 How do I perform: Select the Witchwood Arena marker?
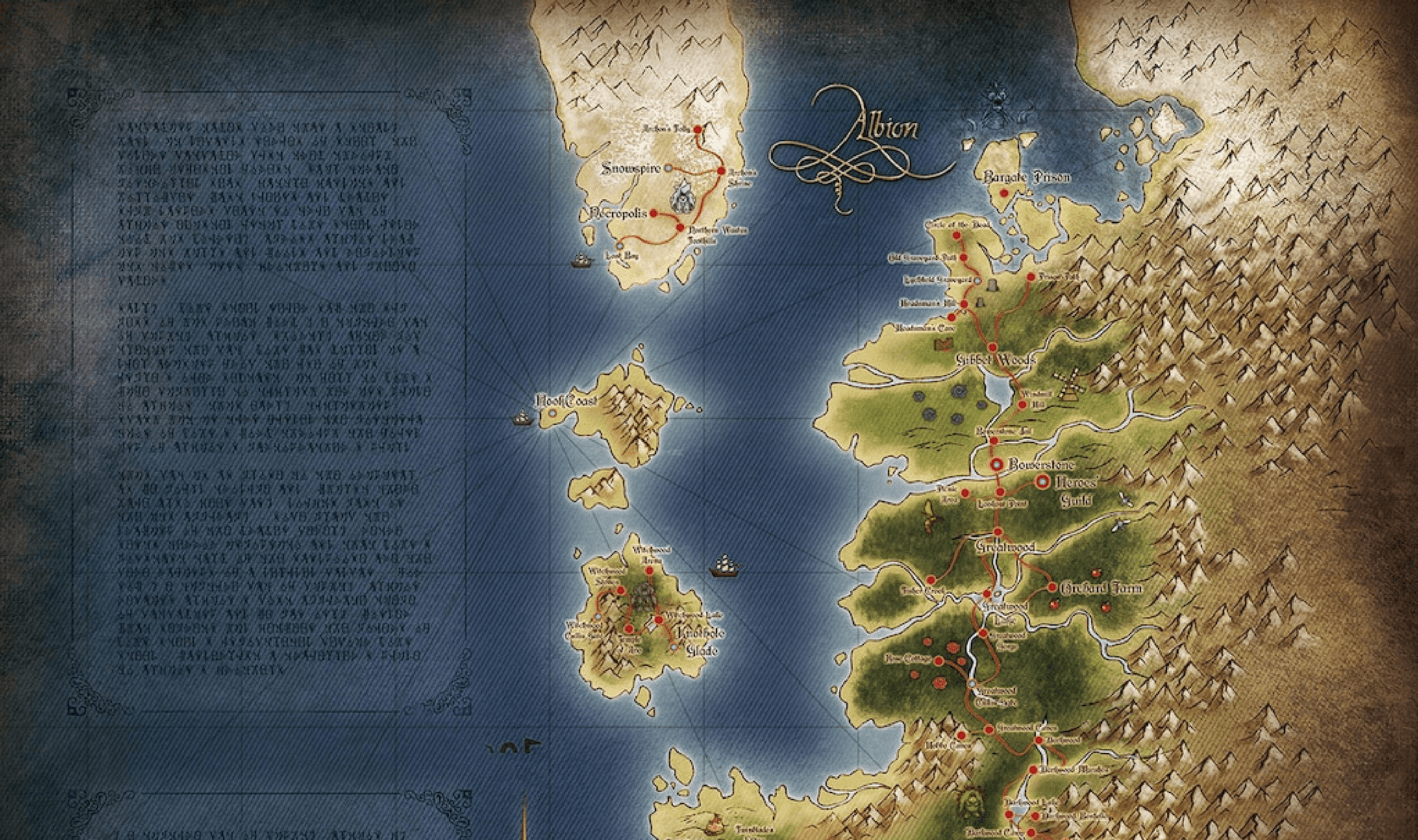click(649, 571)
